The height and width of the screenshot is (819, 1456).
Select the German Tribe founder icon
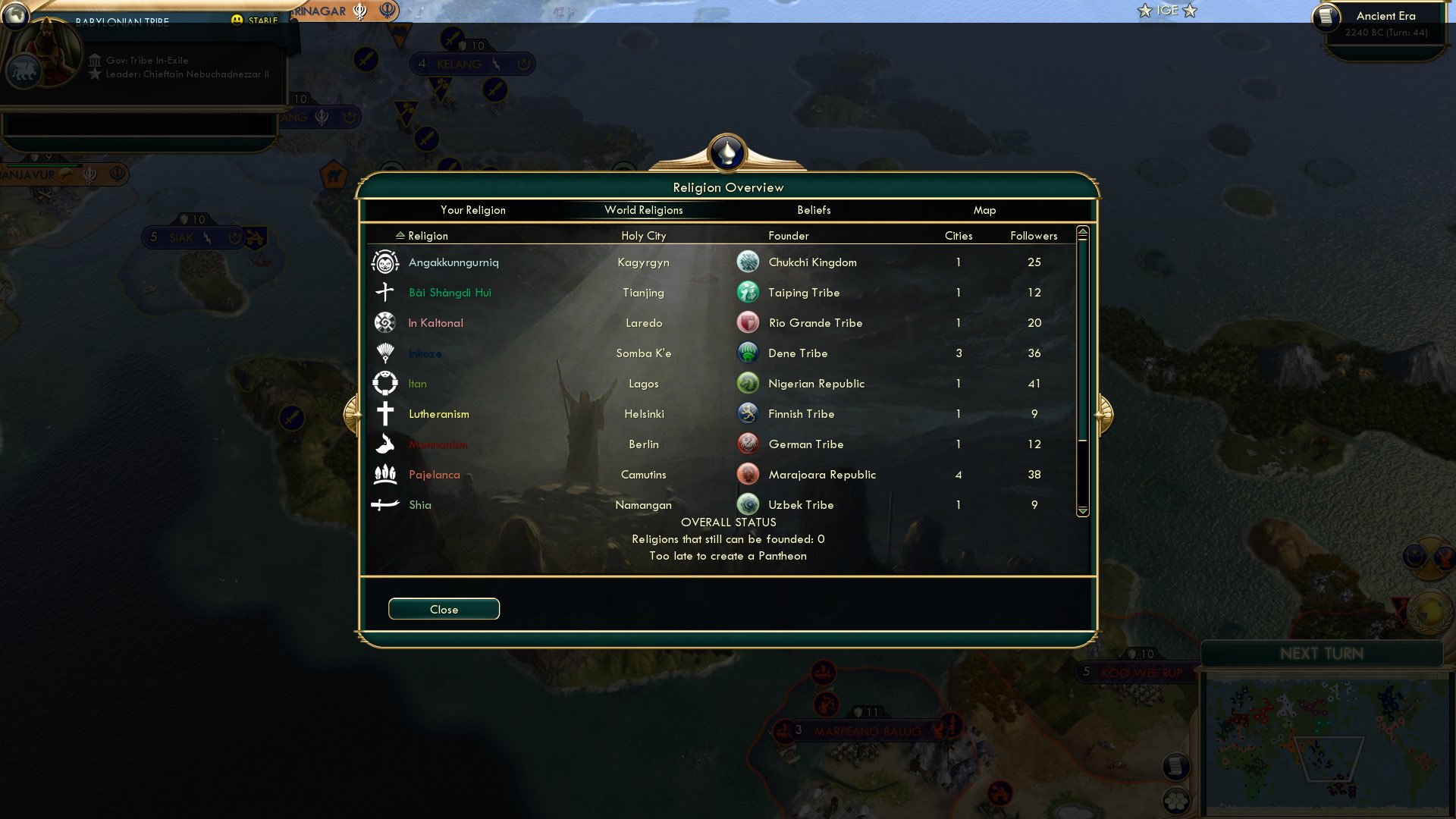[748, 443]
